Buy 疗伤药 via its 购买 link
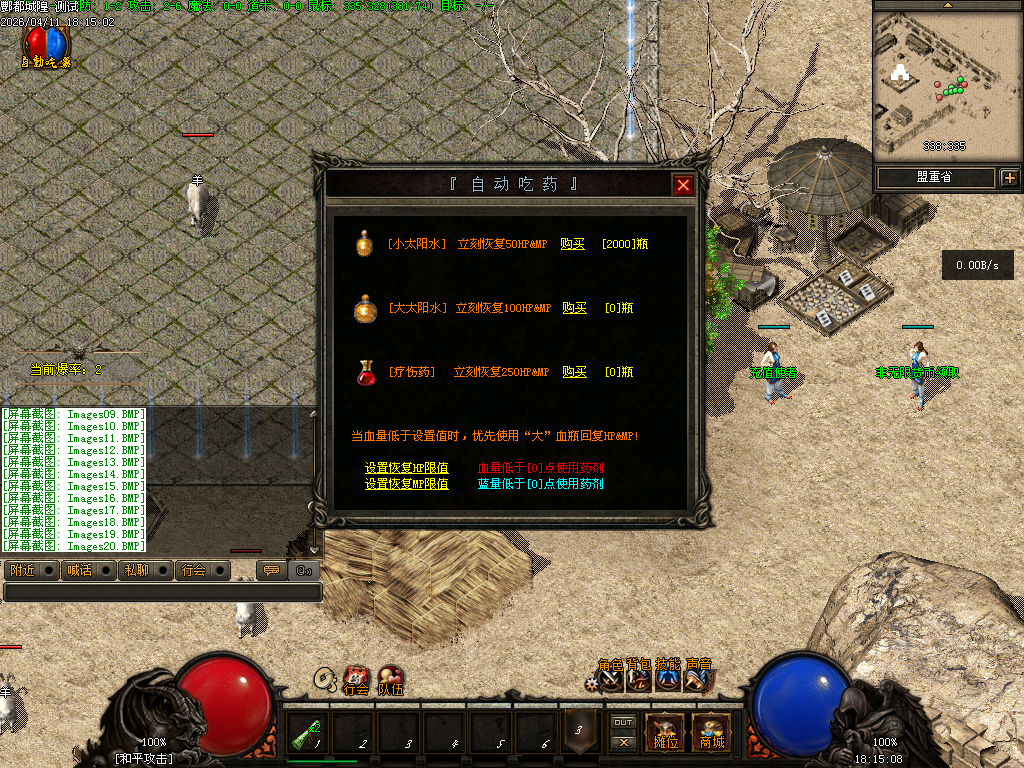 575,372
